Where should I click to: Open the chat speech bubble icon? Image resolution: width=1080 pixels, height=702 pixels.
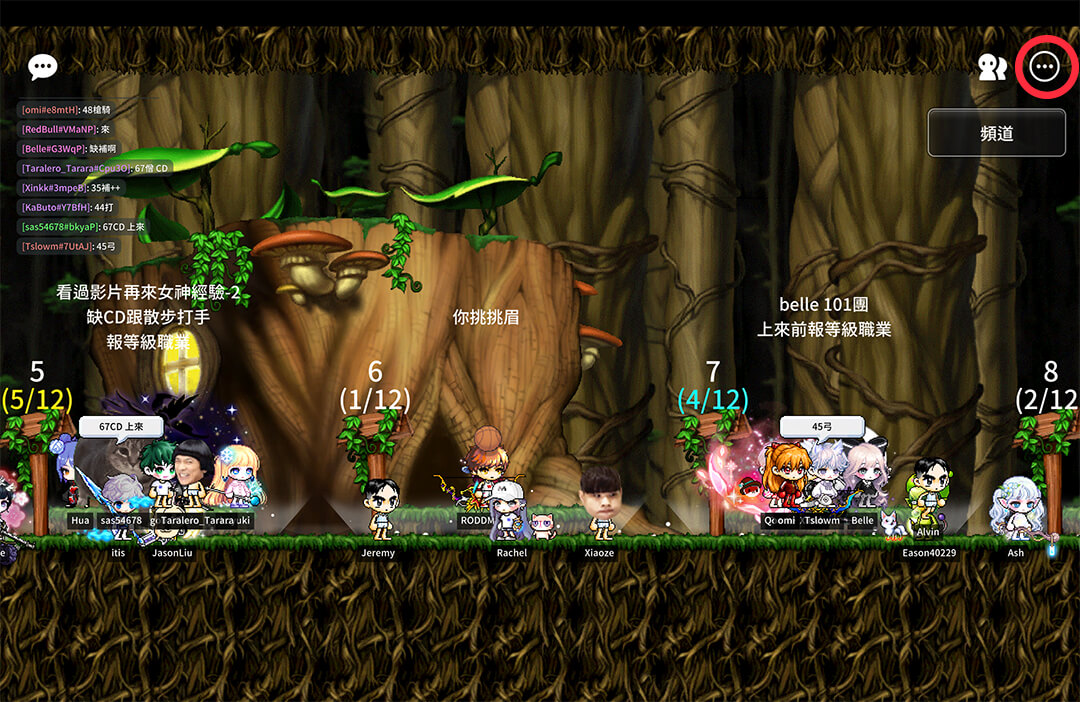[x=43, y=67]
